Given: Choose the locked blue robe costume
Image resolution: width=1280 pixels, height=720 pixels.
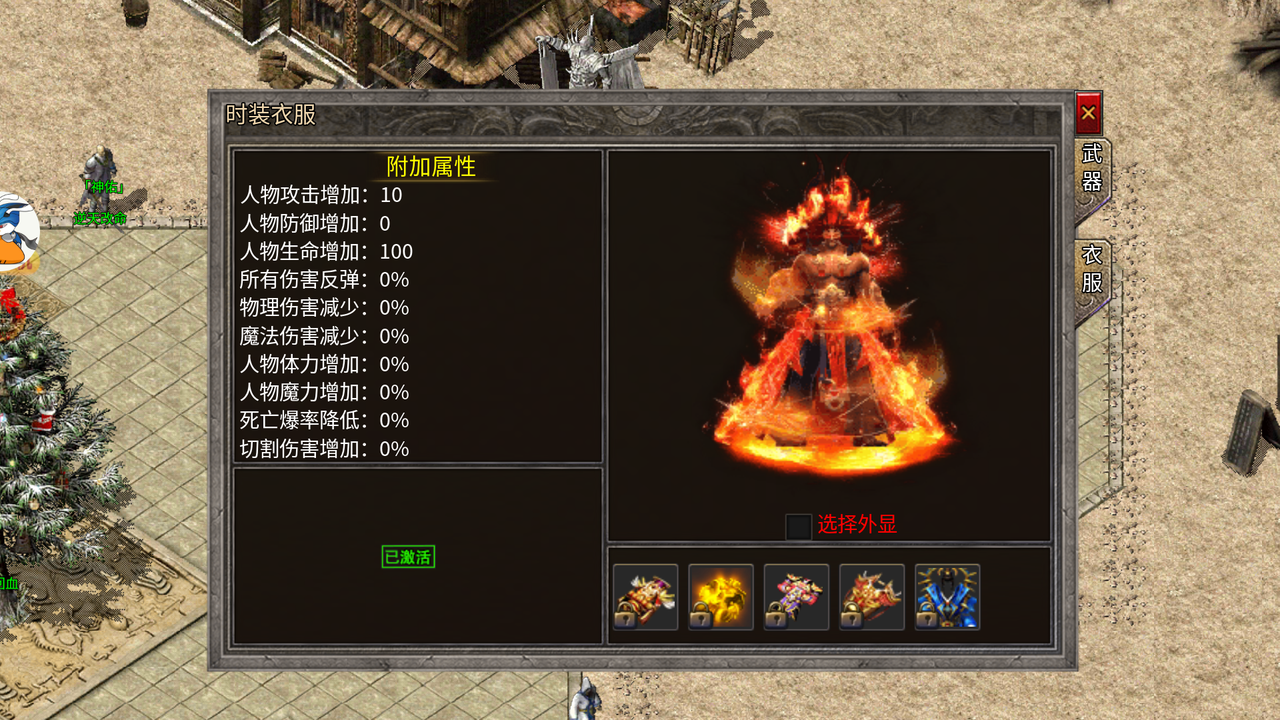Looking at the screenshot, I should (947, 597).
